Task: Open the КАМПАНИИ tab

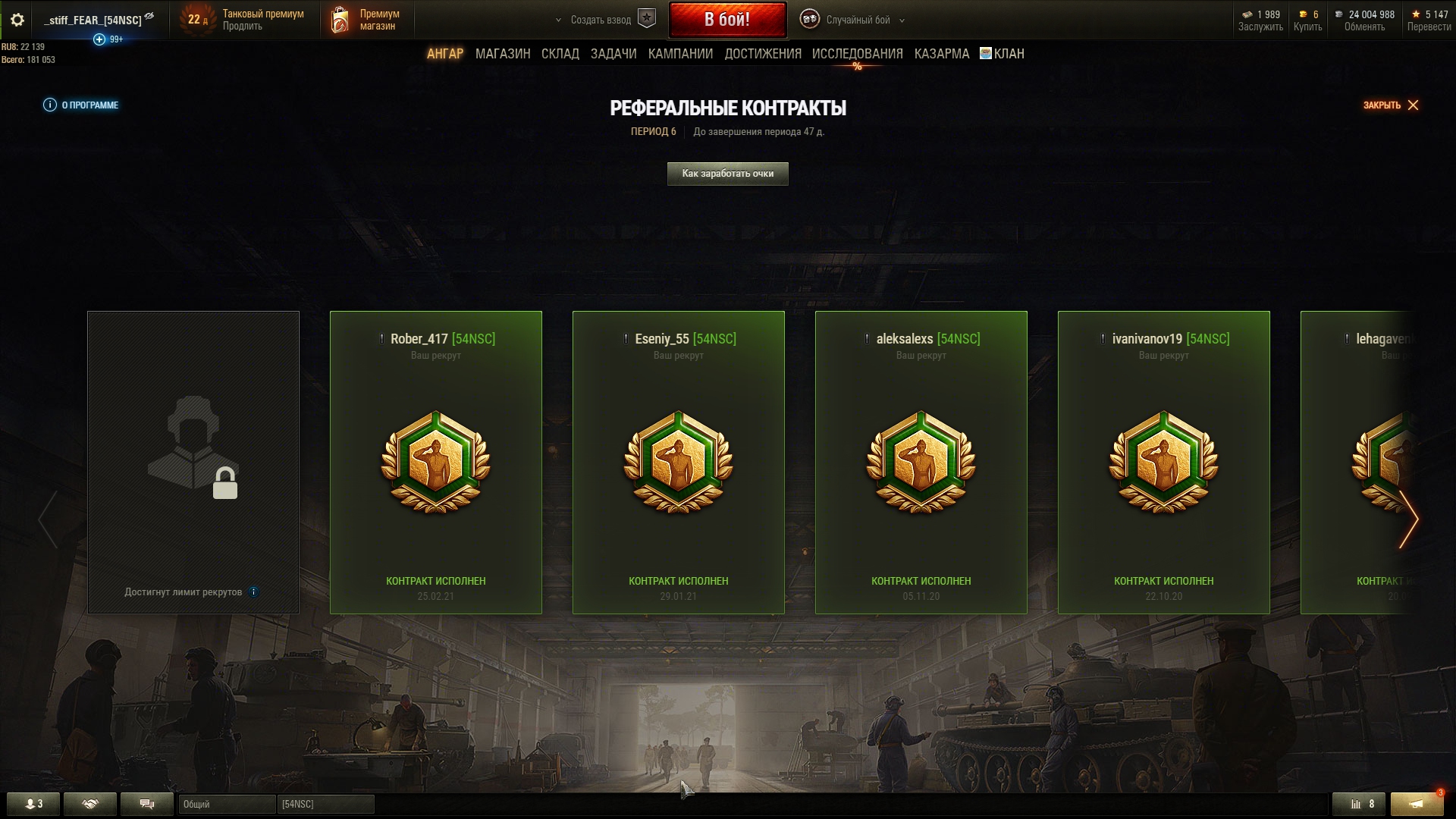Action: point(680,54)
